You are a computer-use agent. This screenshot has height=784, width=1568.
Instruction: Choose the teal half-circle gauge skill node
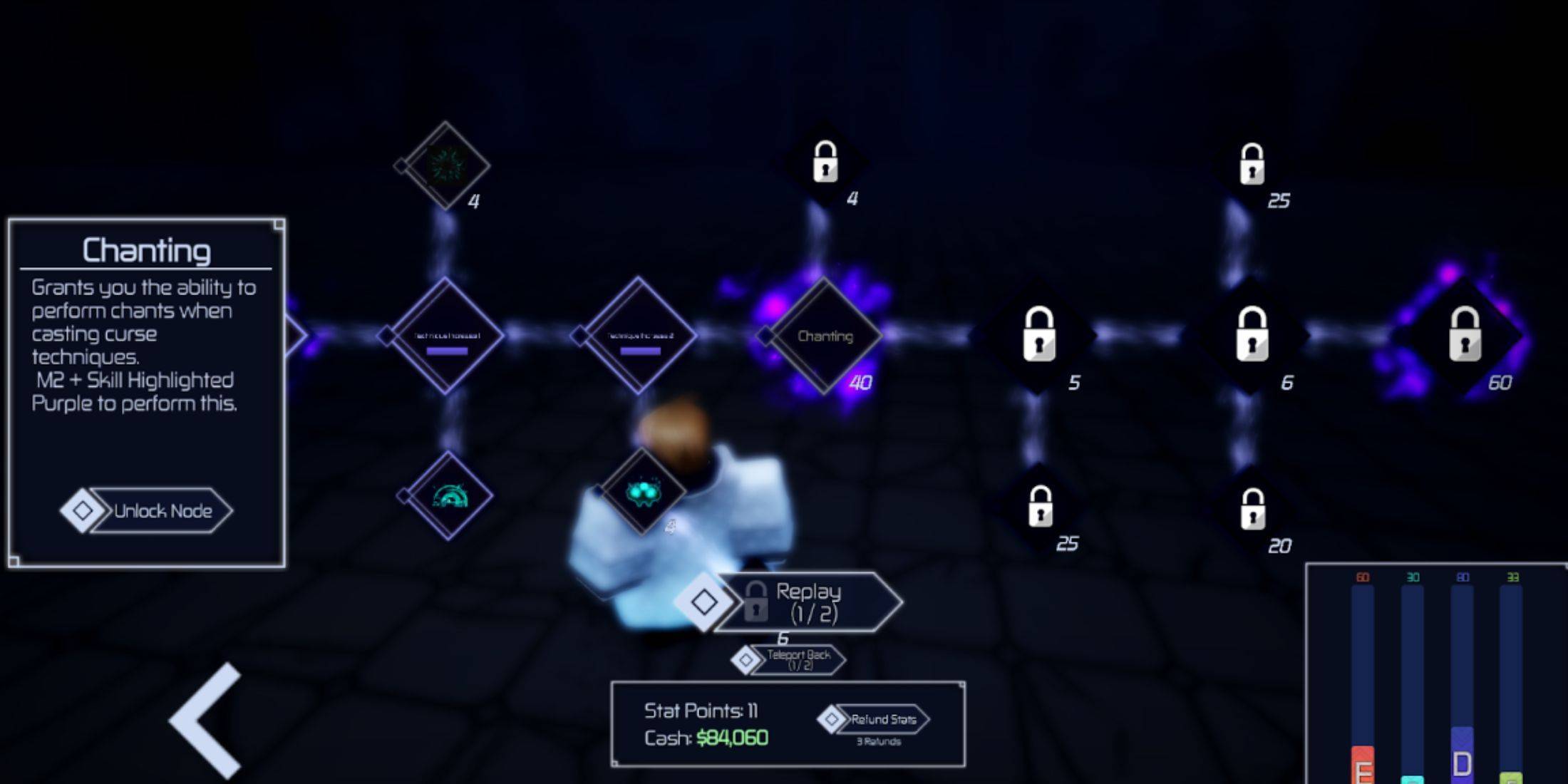448,496
